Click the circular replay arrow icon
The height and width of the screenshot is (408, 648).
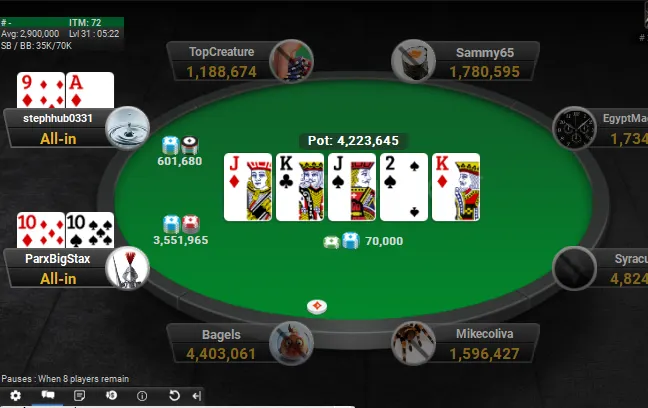coord(174,396)
